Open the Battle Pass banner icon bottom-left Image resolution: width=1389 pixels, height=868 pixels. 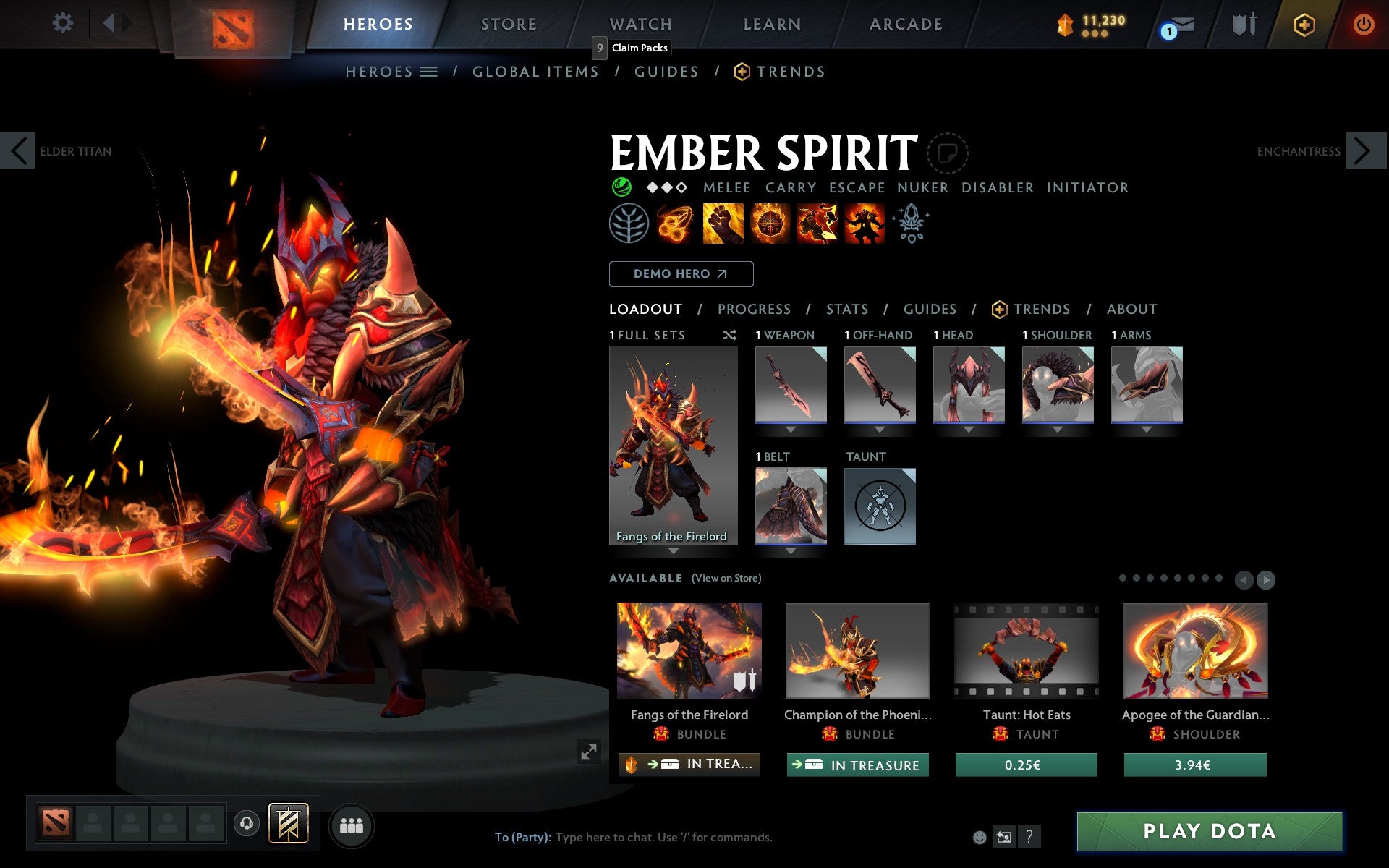click(x=288, y=822)
